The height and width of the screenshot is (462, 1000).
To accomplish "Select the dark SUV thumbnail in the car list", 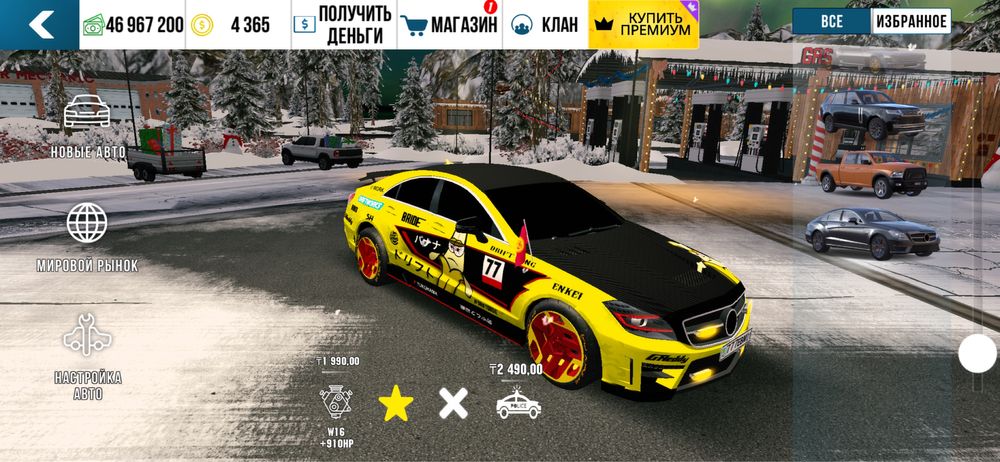I will pos(872,113).
